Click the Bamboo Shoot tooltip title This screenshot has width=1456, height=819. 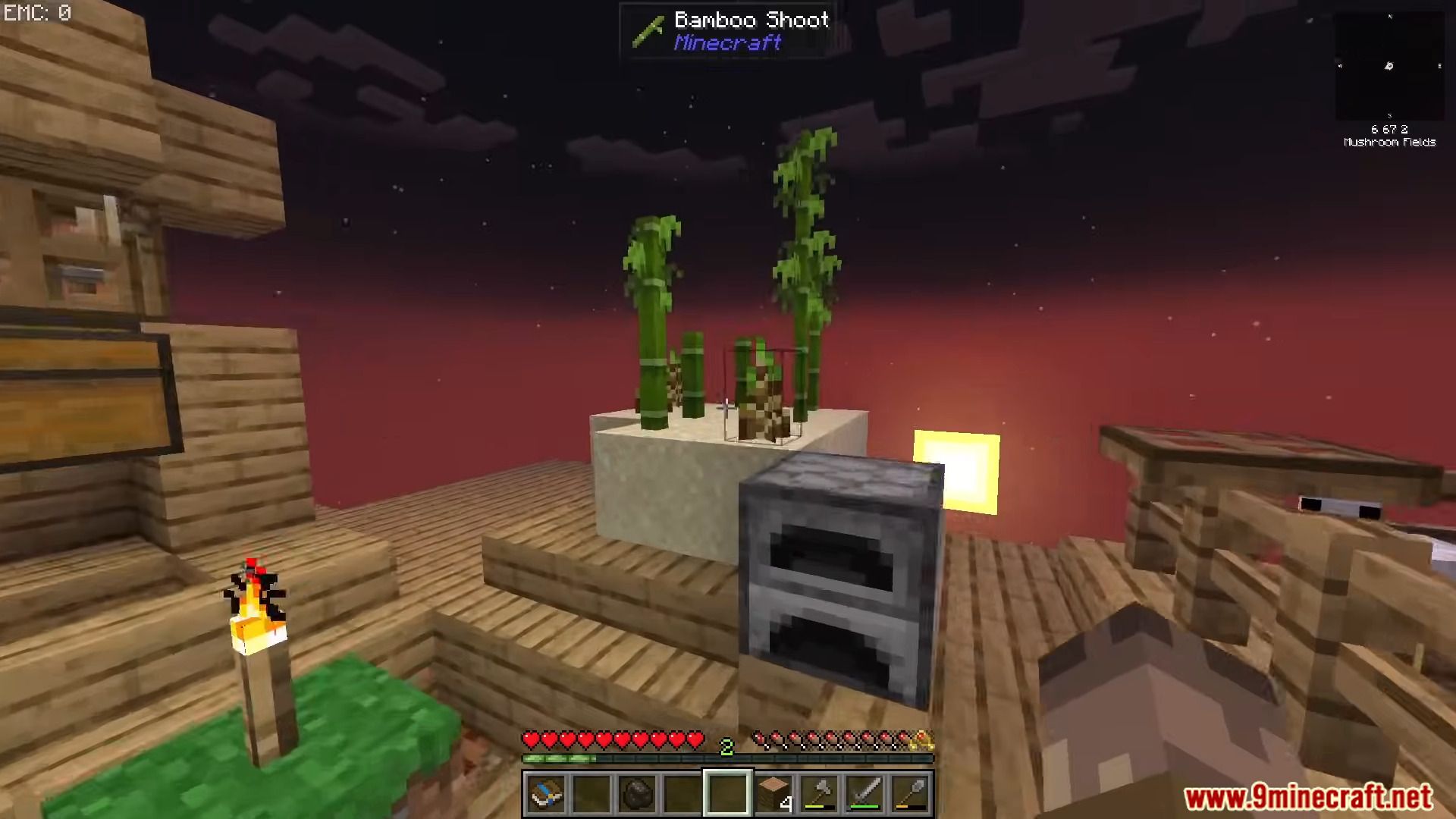point(751,20)
